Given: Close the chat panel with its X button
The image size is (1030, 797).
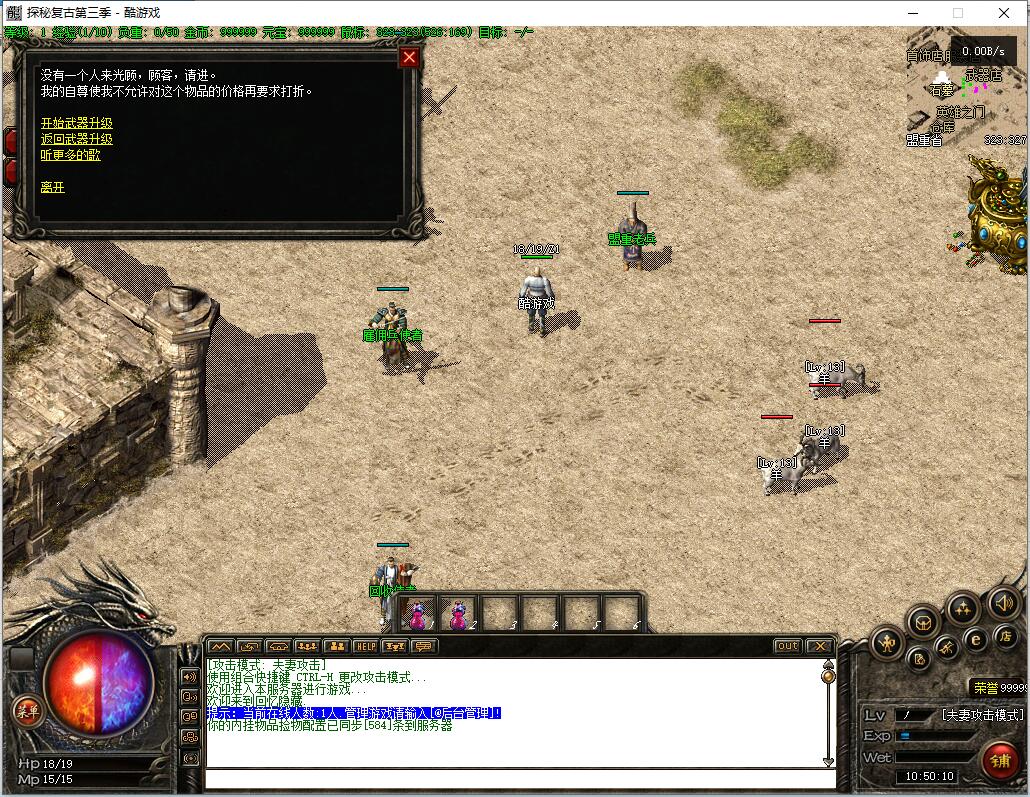Looking at the screenshot, I should coord(819,646).
